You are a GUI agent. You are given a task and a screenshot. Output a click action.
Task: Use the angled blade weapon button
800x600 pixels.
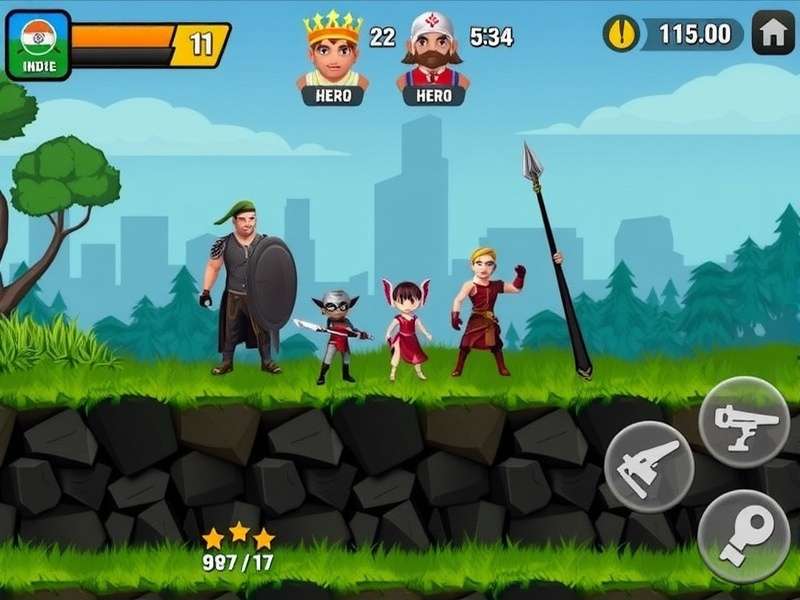650,466
